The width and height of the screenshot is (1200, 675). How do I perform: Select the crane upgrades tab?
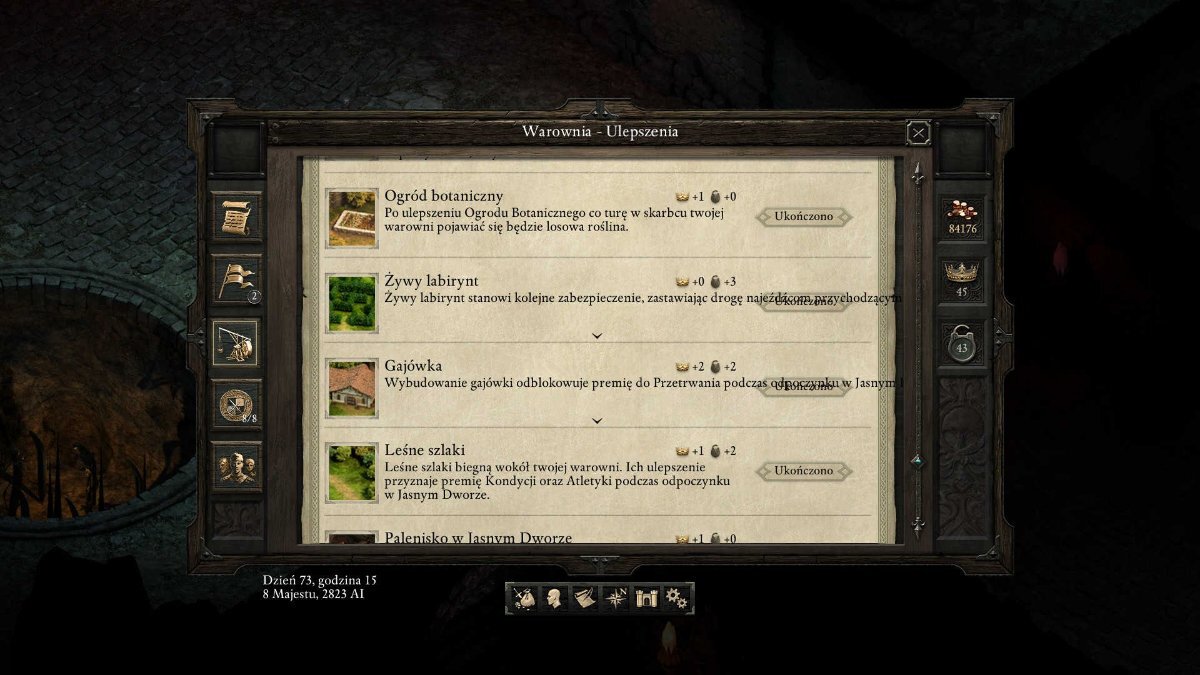(x=237, y=343)
